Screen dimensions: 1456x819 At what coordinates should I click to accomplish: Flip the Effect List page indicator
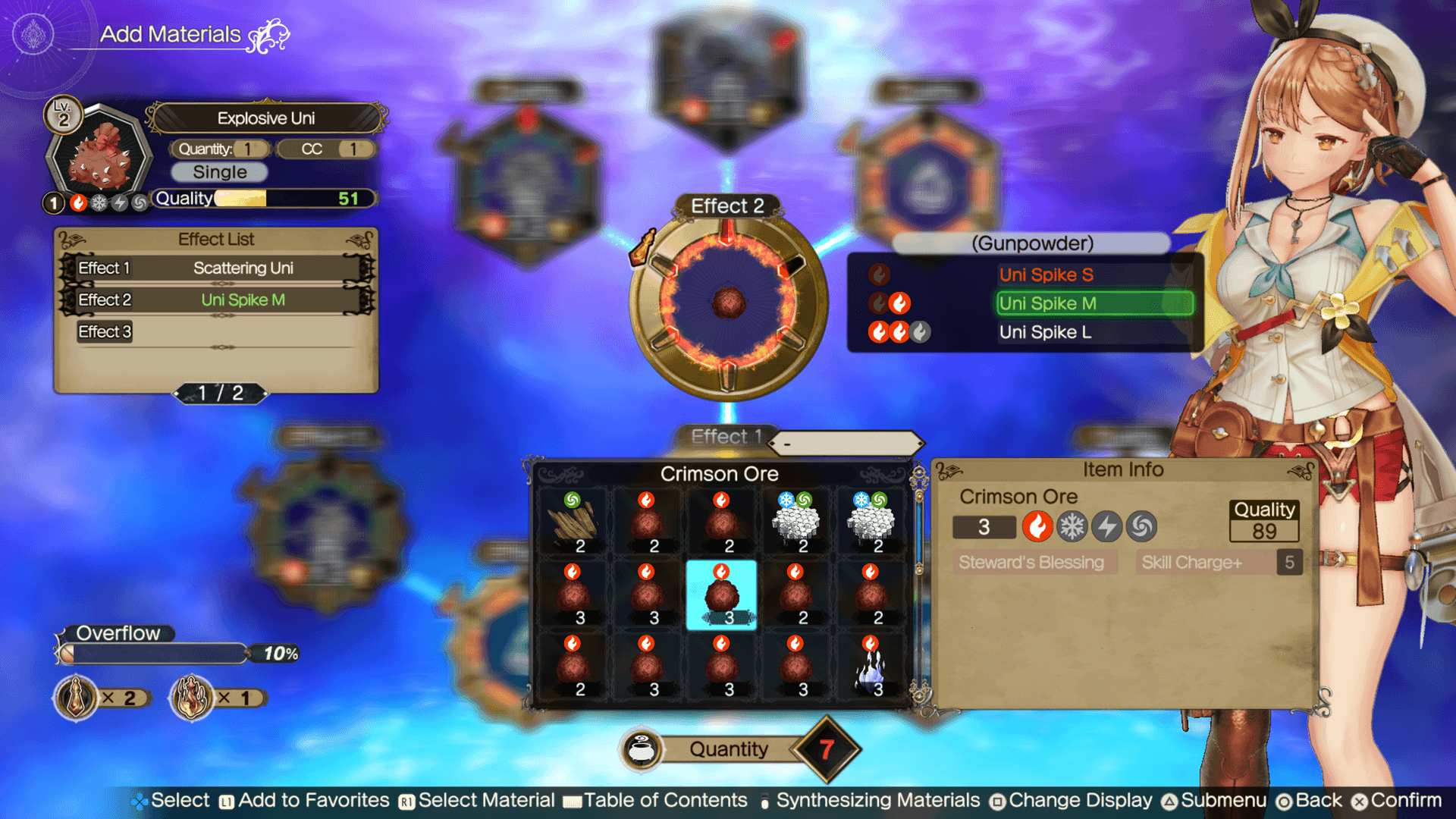click(x=221, y=393)
